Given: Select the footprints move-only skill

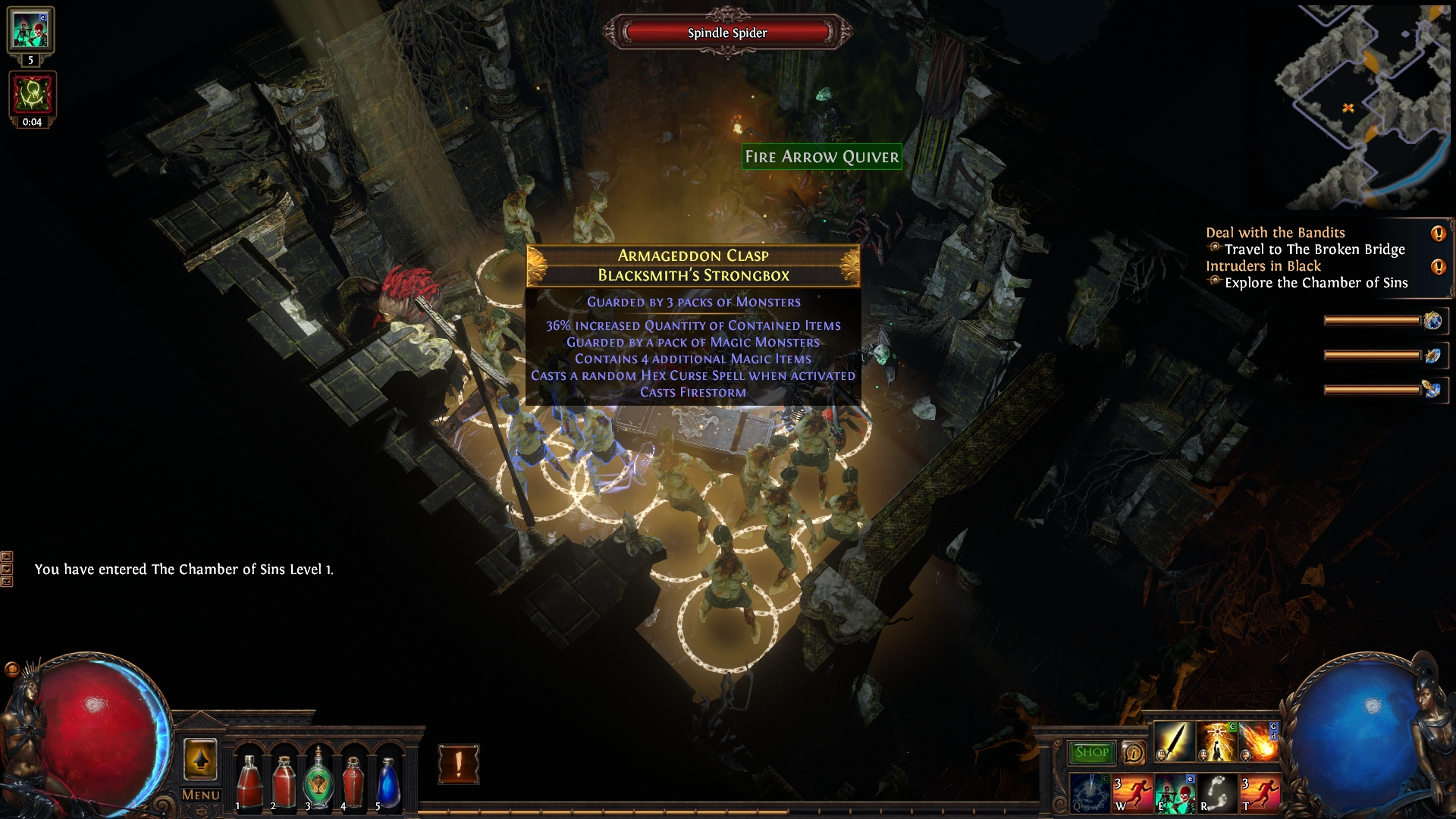Looking at the screenshot, I should 1217,793.
